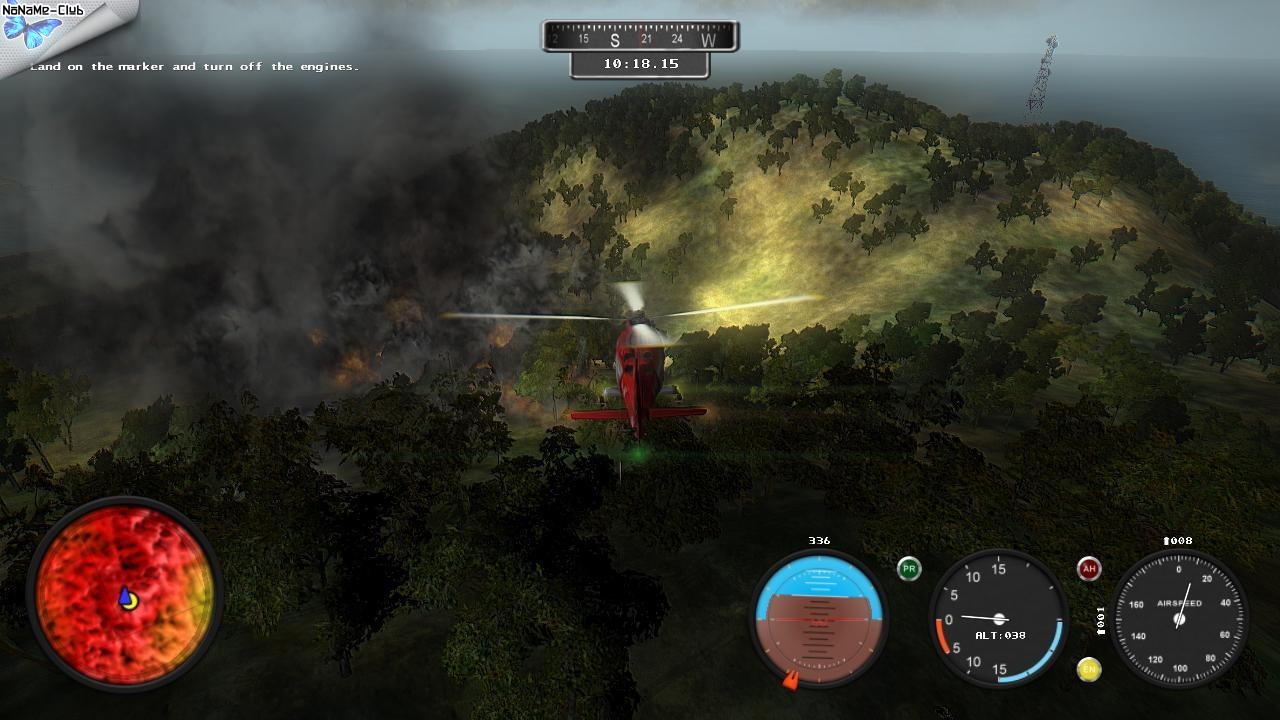Screen dimensions: 1280x720
Task: Toggle the green PR indicator light
Action: 909,568
